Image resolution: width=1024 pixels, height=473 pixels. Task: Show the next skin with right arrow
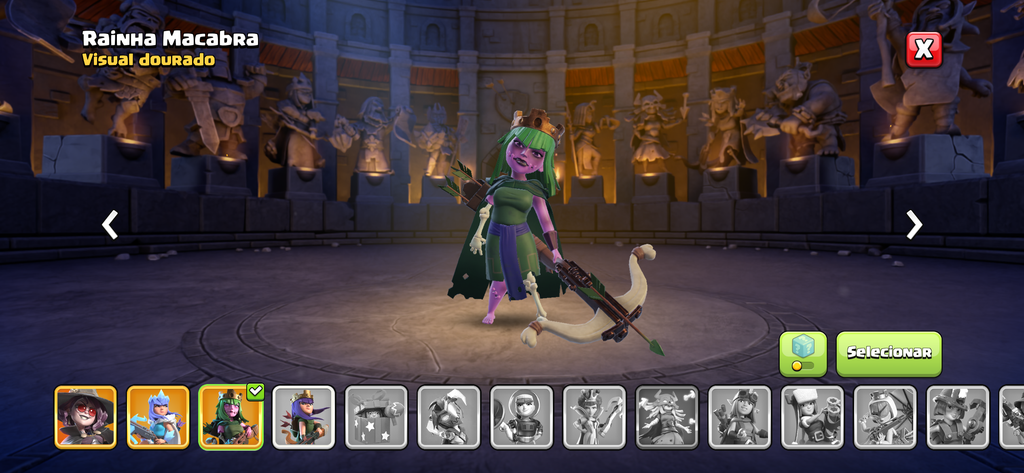[x=914, y=225]
